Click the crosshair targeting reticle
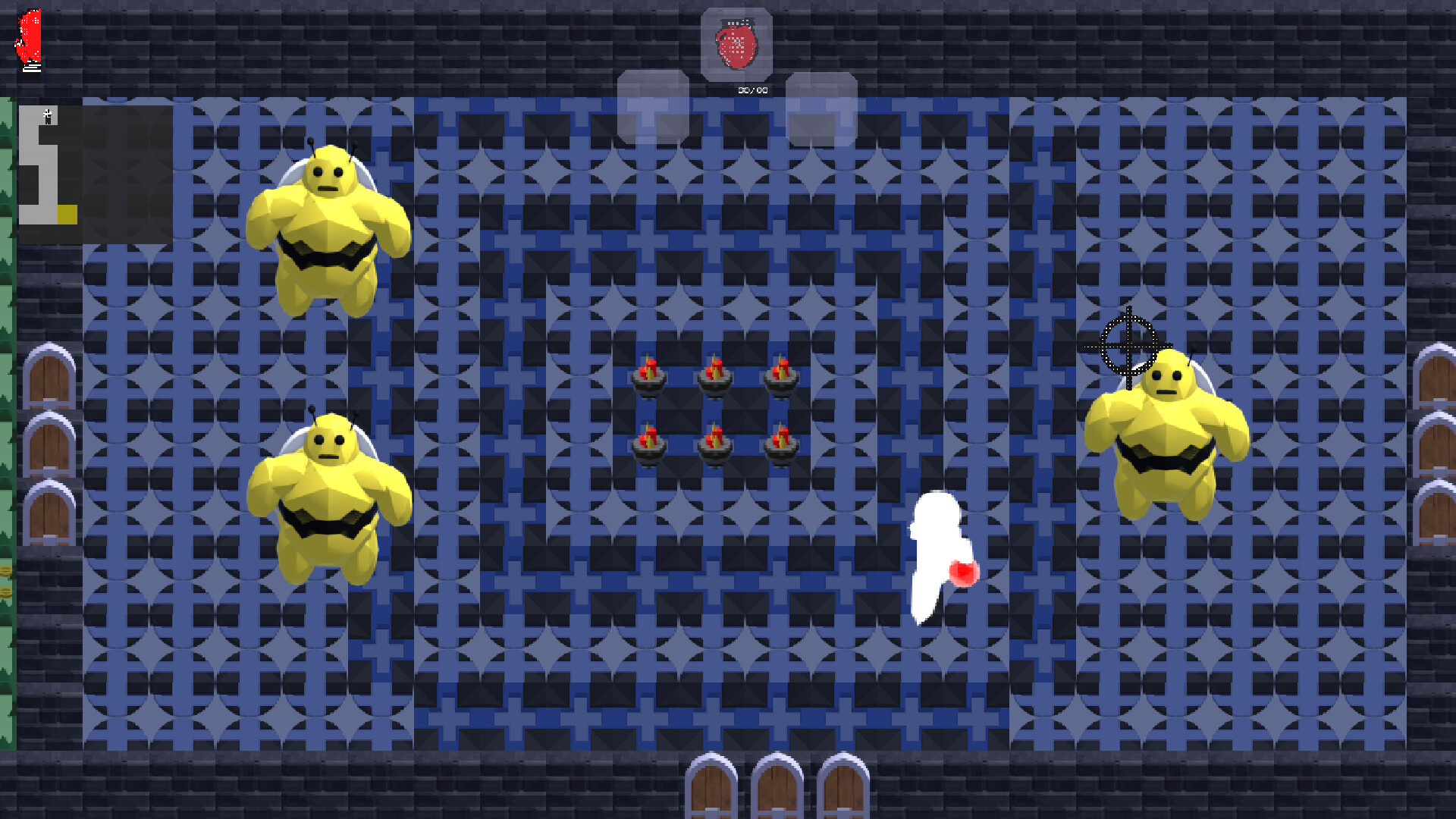 pos(1129,347)
